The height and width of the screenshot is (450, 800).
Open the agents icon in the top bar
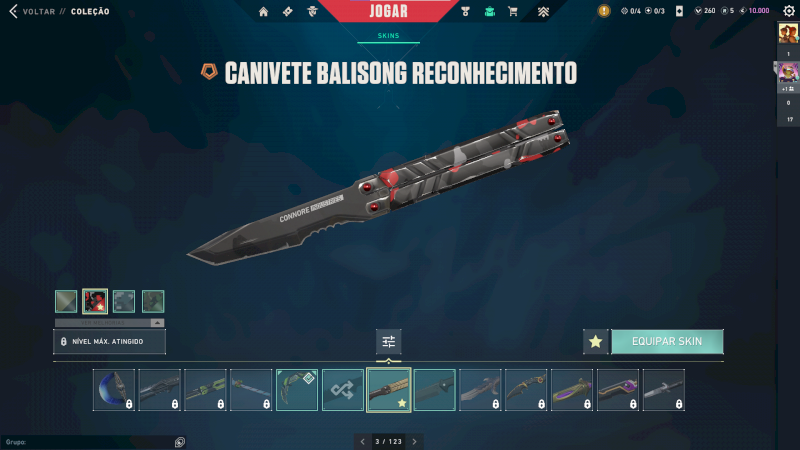click(312, 12)
